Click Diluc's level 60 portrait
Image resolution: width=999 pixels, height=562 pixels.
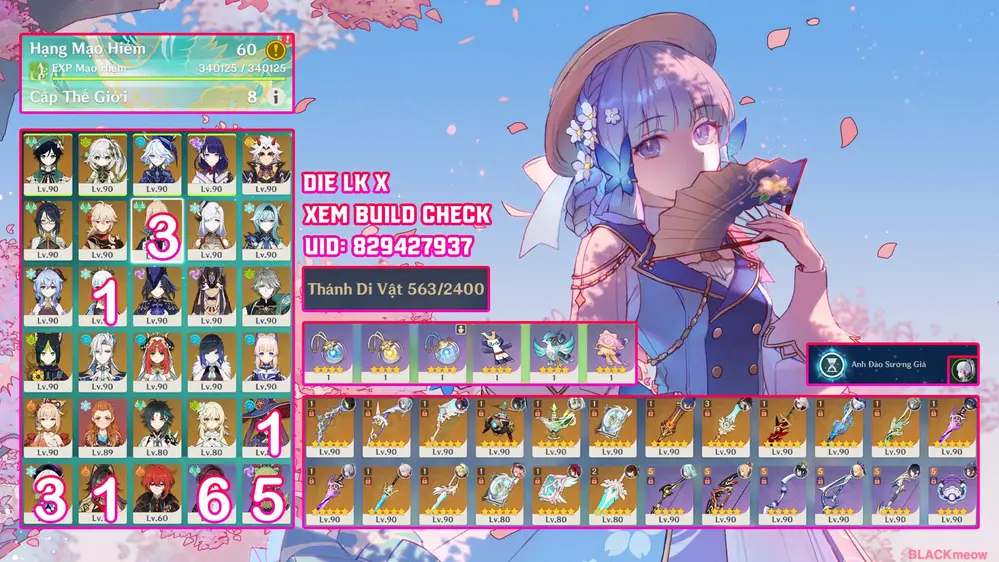(156, 490)
